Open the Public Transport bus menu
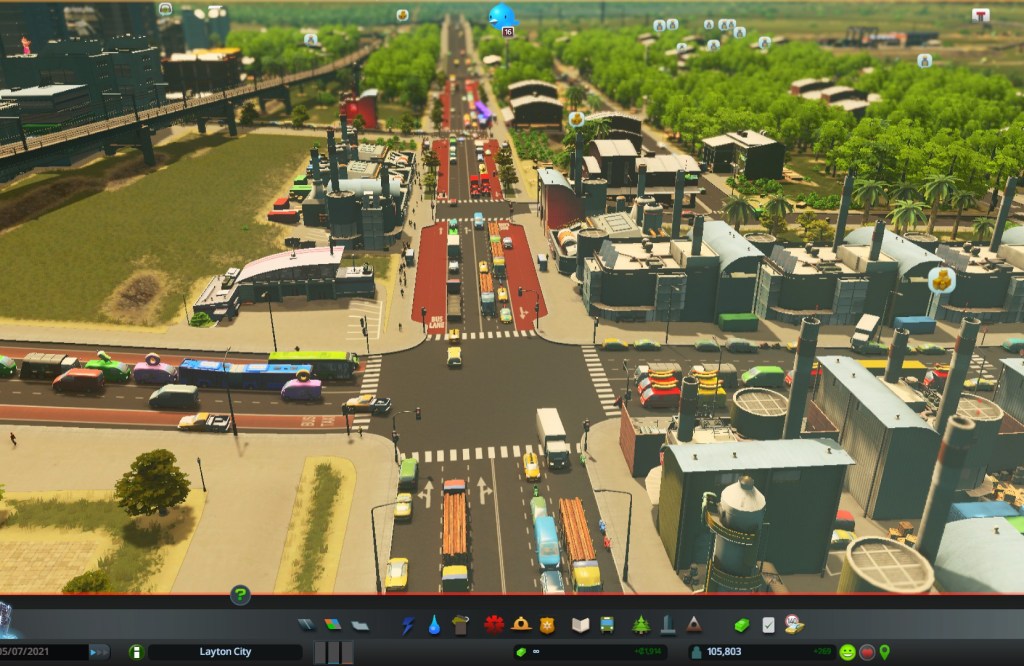The height and width of the screenshot is (666, 1024). [x=607, y=625]
